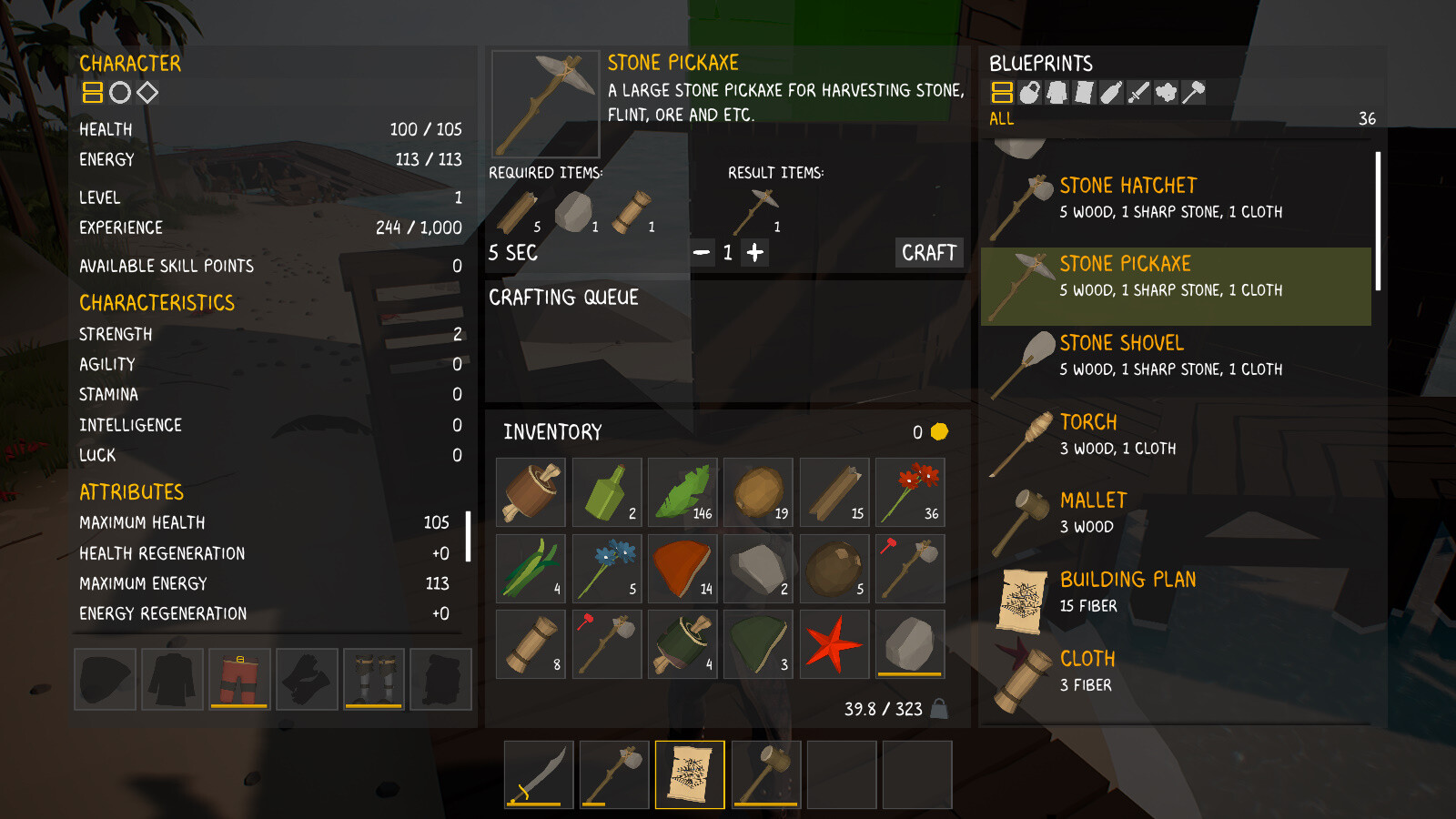Screen dimensions: 1456x819
Task: Select the helmet equipment slot
Action: point(105,679)
